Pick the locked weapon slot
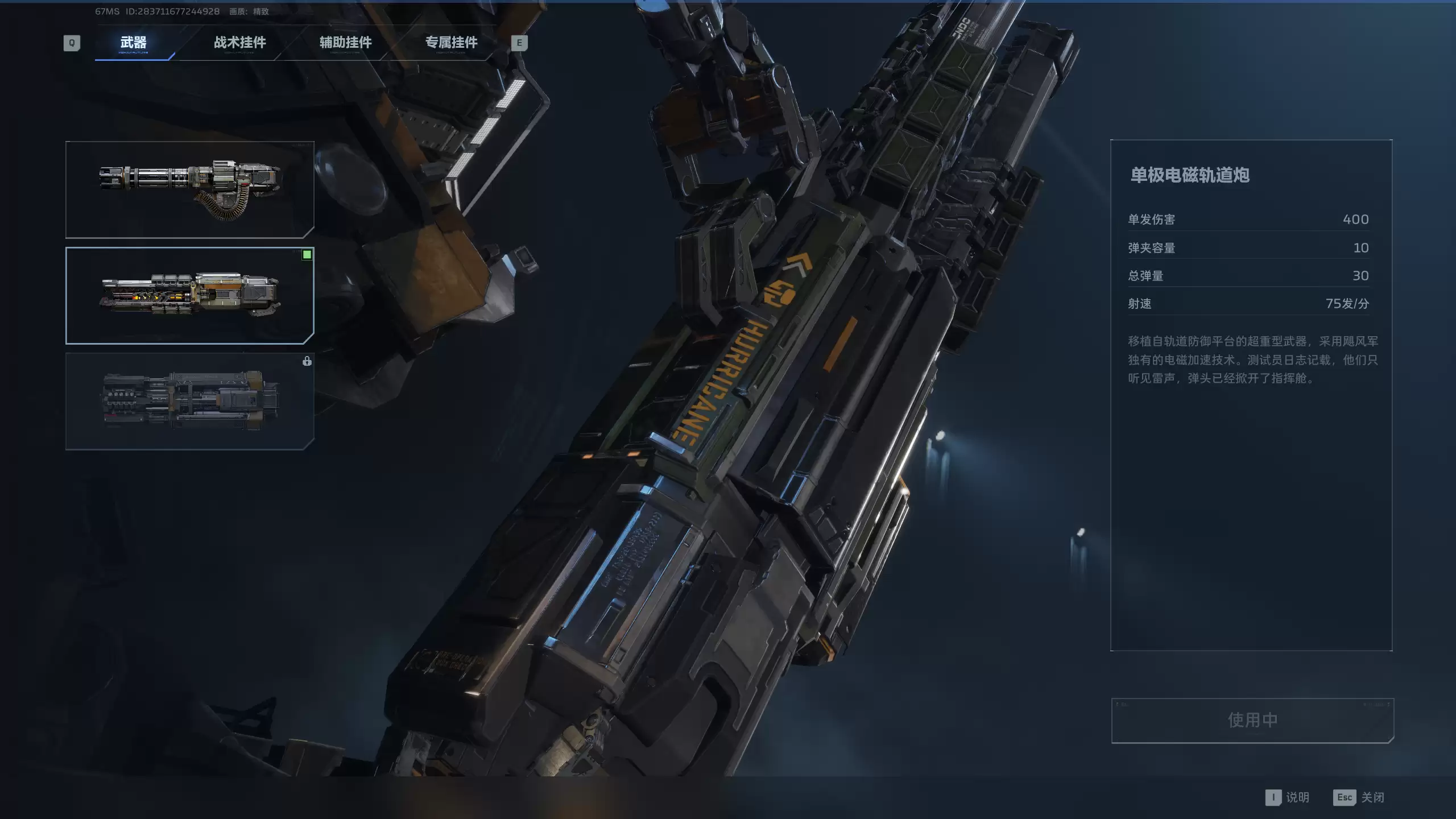Viewport: 1456px width, 819px height. tap(189, 401)
